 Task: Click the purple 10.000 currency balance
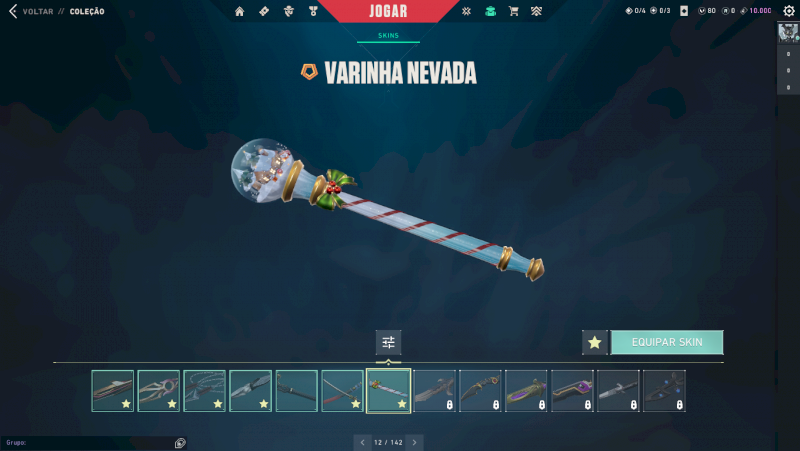pyautogui.click(x=755, y=11)
